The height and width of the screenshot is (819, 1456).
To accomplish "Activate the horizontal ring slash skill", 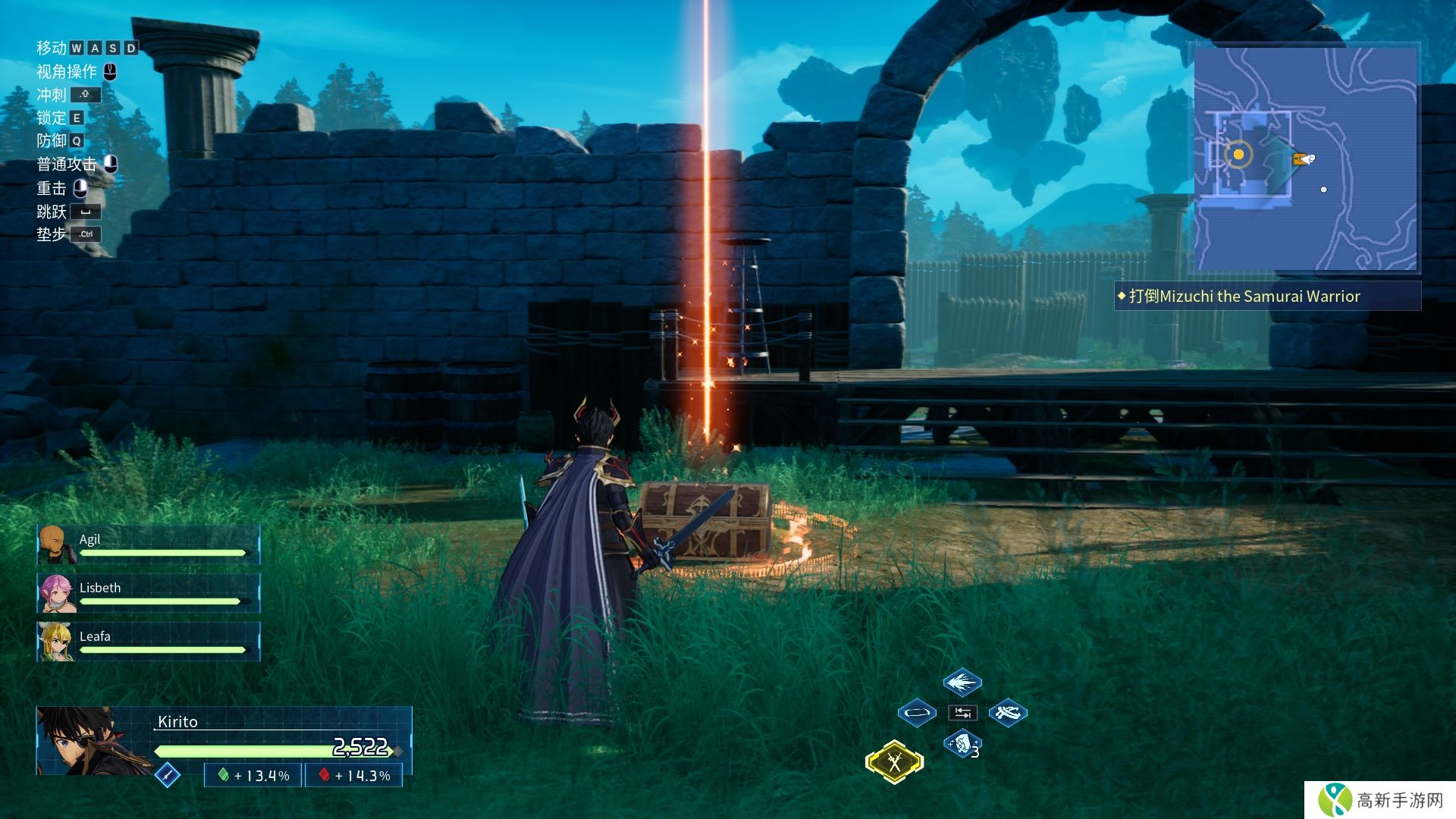I will [x=917, y=713].
